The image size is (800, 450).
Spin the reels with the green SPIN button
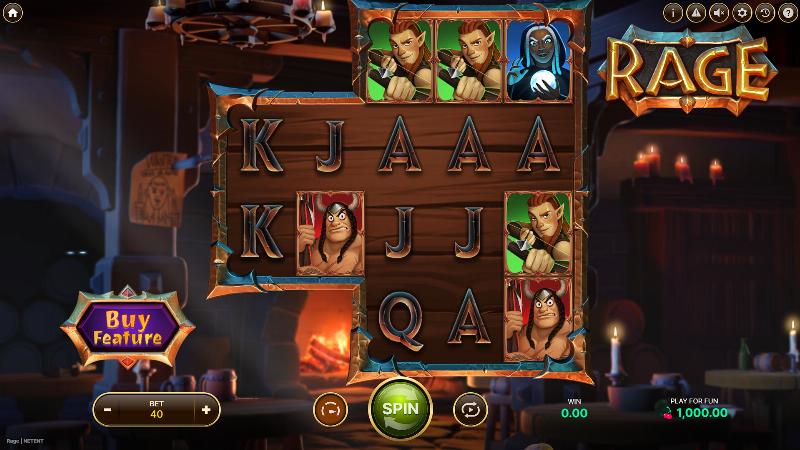click(400, 408)
